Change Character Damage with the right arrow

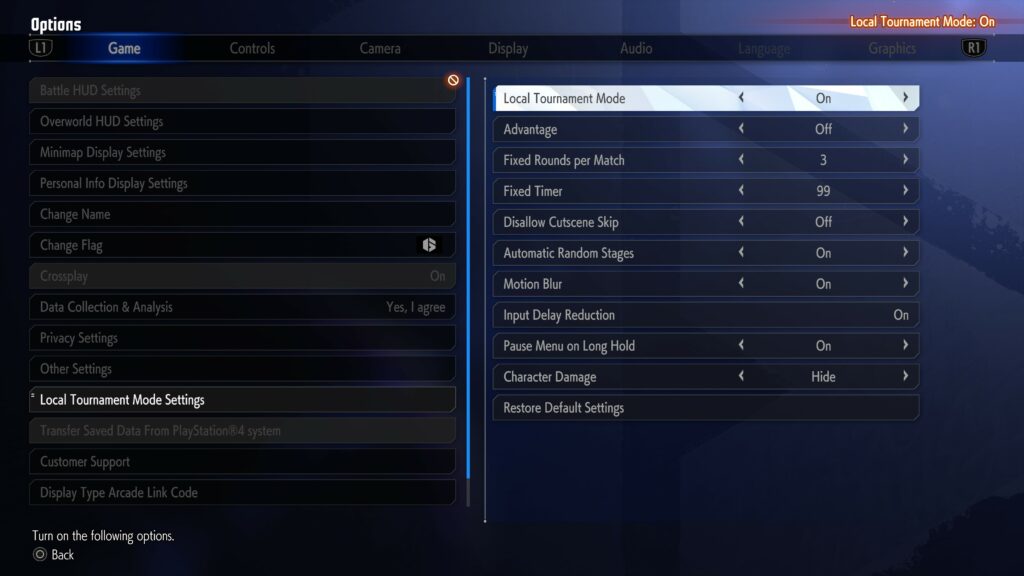point(905,377)
